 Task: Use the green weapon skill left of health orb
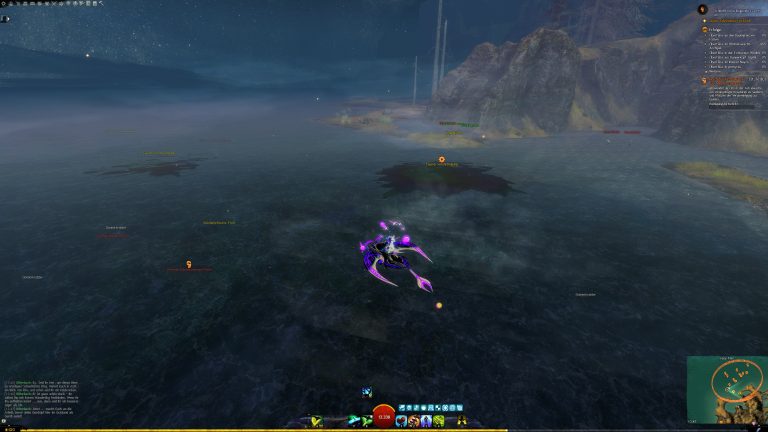364,421
